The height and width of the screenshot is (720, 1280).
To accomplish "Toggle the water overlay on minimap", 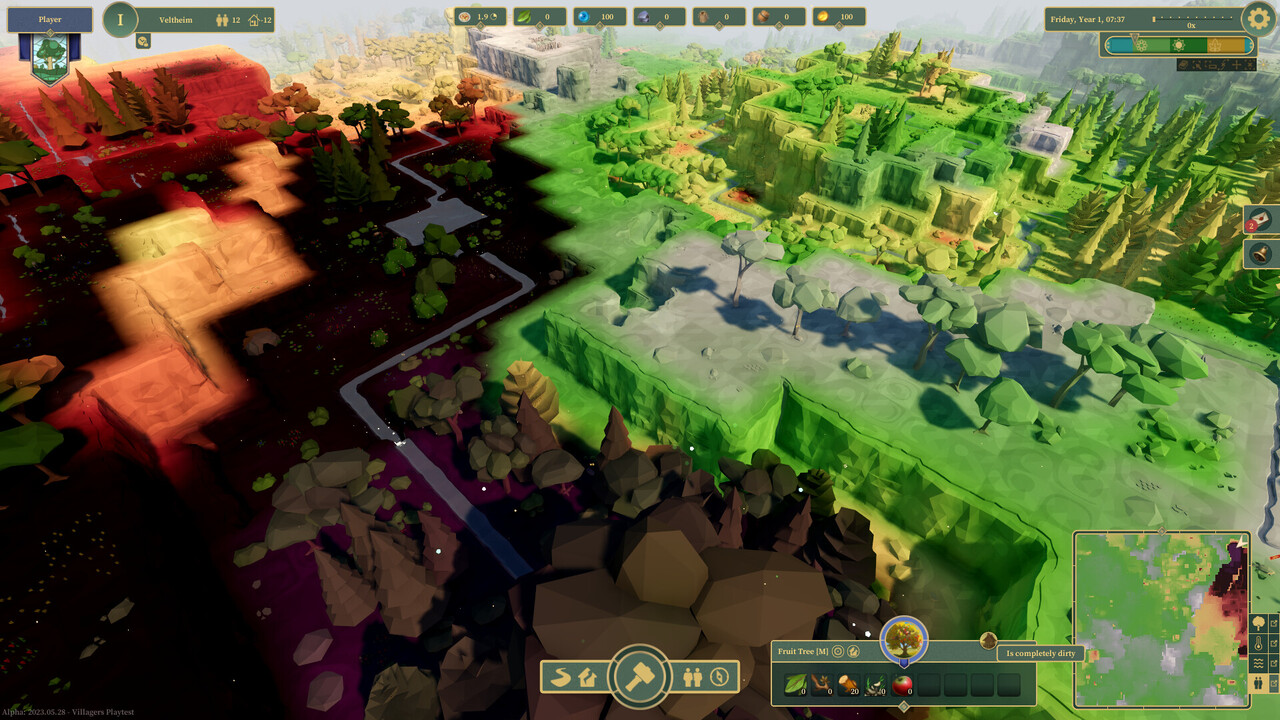I will click(1257, 663).
